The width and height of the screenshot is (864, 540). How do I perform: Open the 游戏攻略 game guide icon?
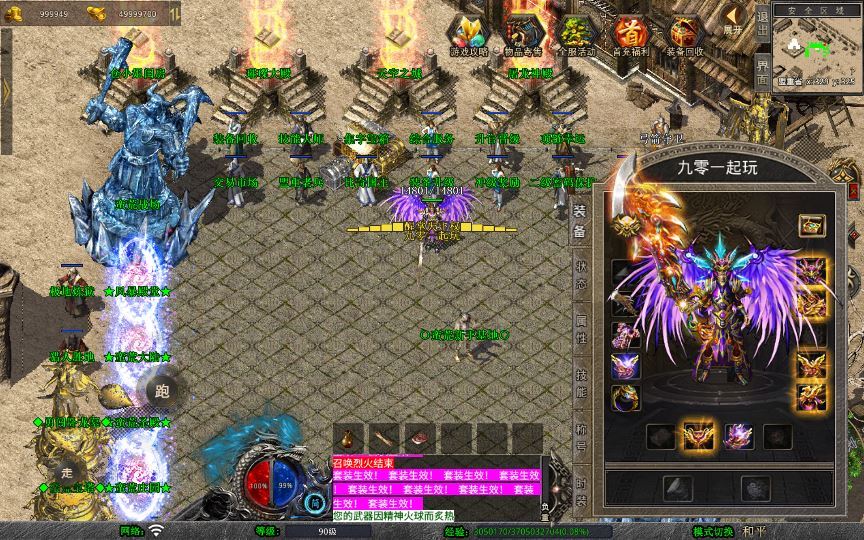470,33
